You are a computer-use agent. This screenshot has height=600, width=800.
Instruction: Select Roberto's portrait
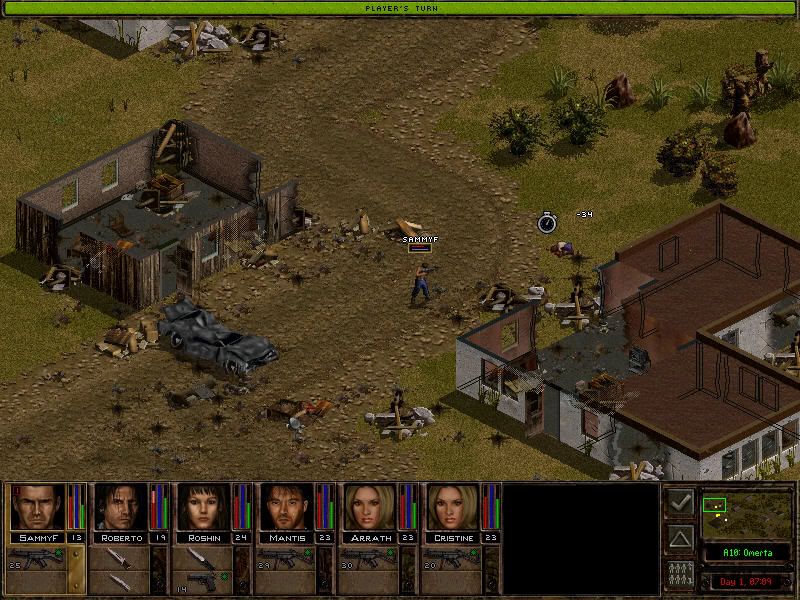coord(121,507)
